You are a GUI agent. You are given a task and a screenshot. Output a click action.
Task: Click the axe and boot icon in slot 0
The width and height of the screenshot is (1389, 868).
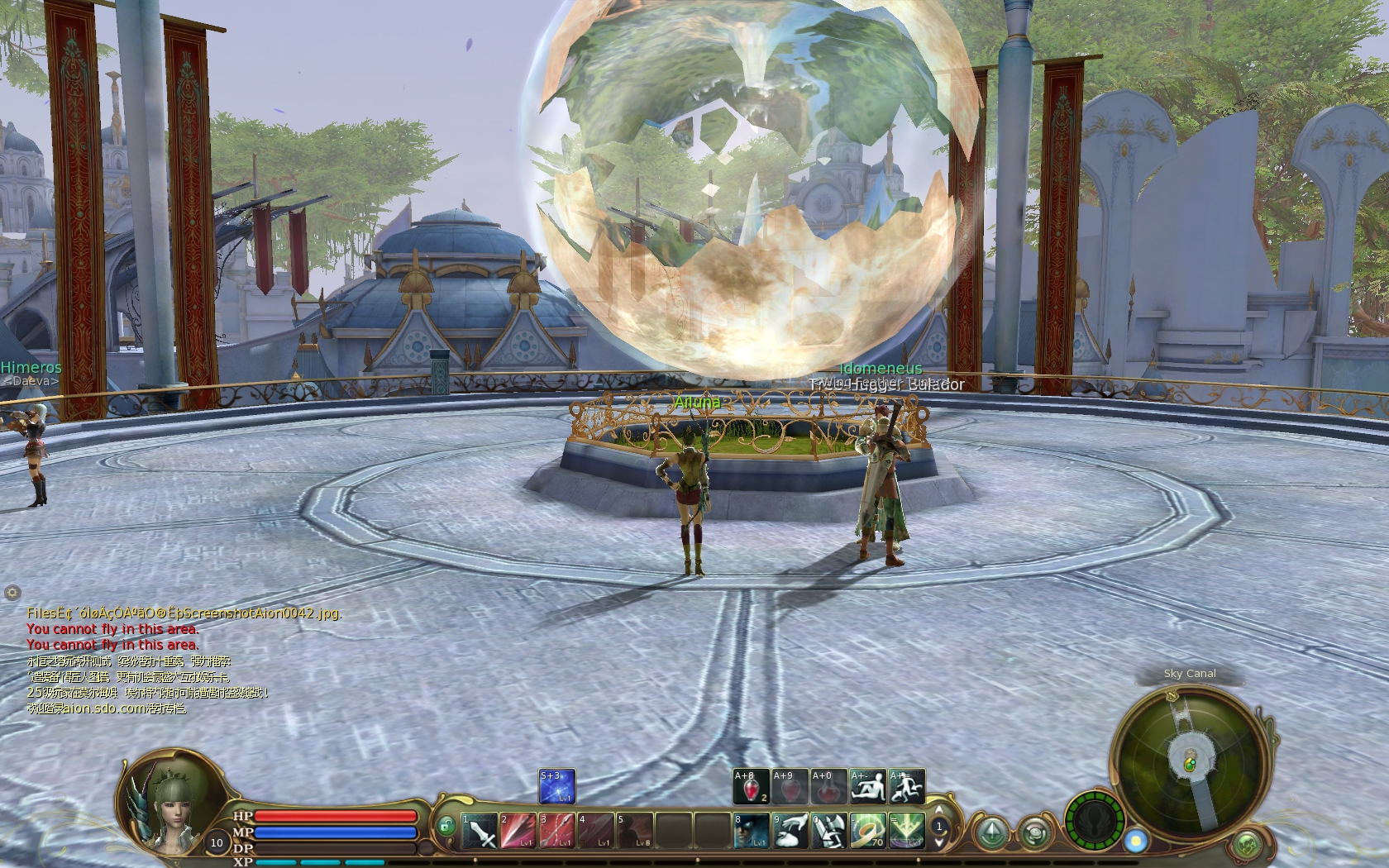pyautogui.click(x=828, y=831)
